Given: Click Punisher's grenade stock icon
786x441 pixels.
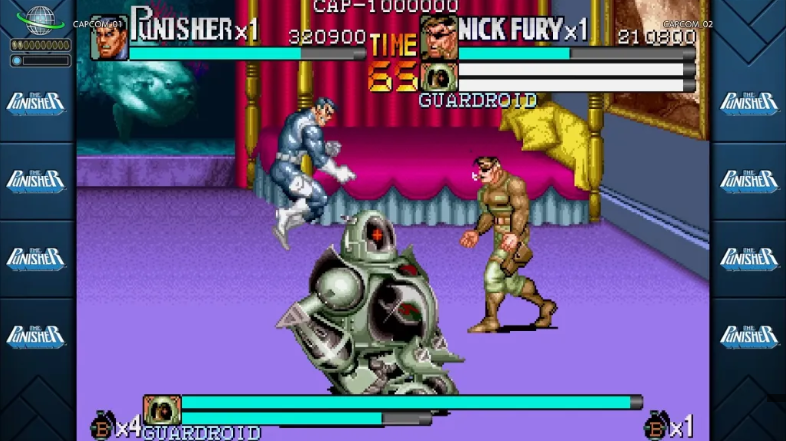Looking at the screenshot, I should pos(102,426).
